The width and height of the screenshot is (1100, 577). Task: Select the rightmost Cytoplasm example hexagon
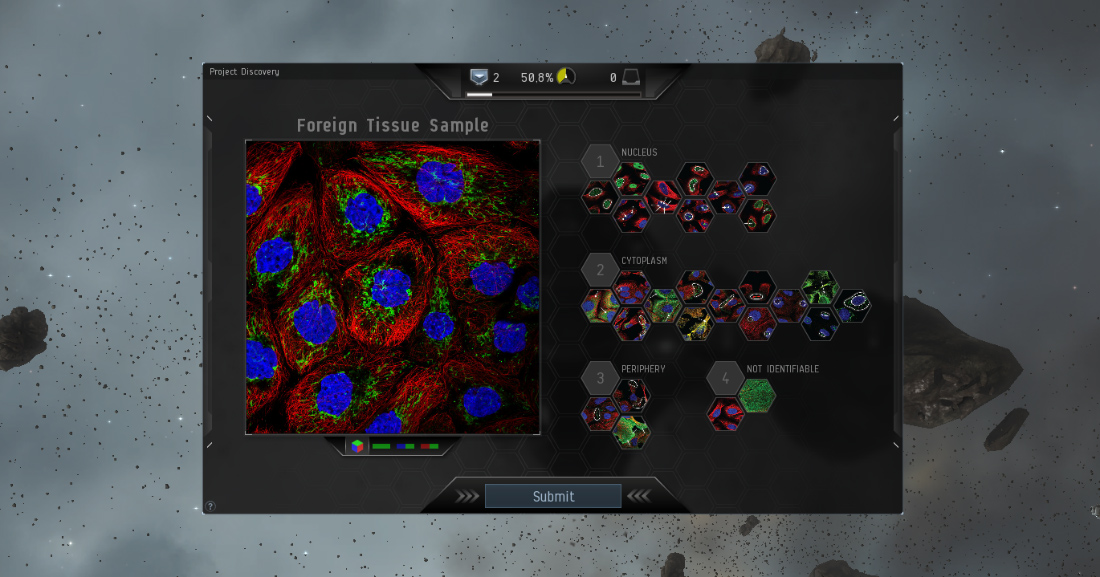click(x=853, y=305)
